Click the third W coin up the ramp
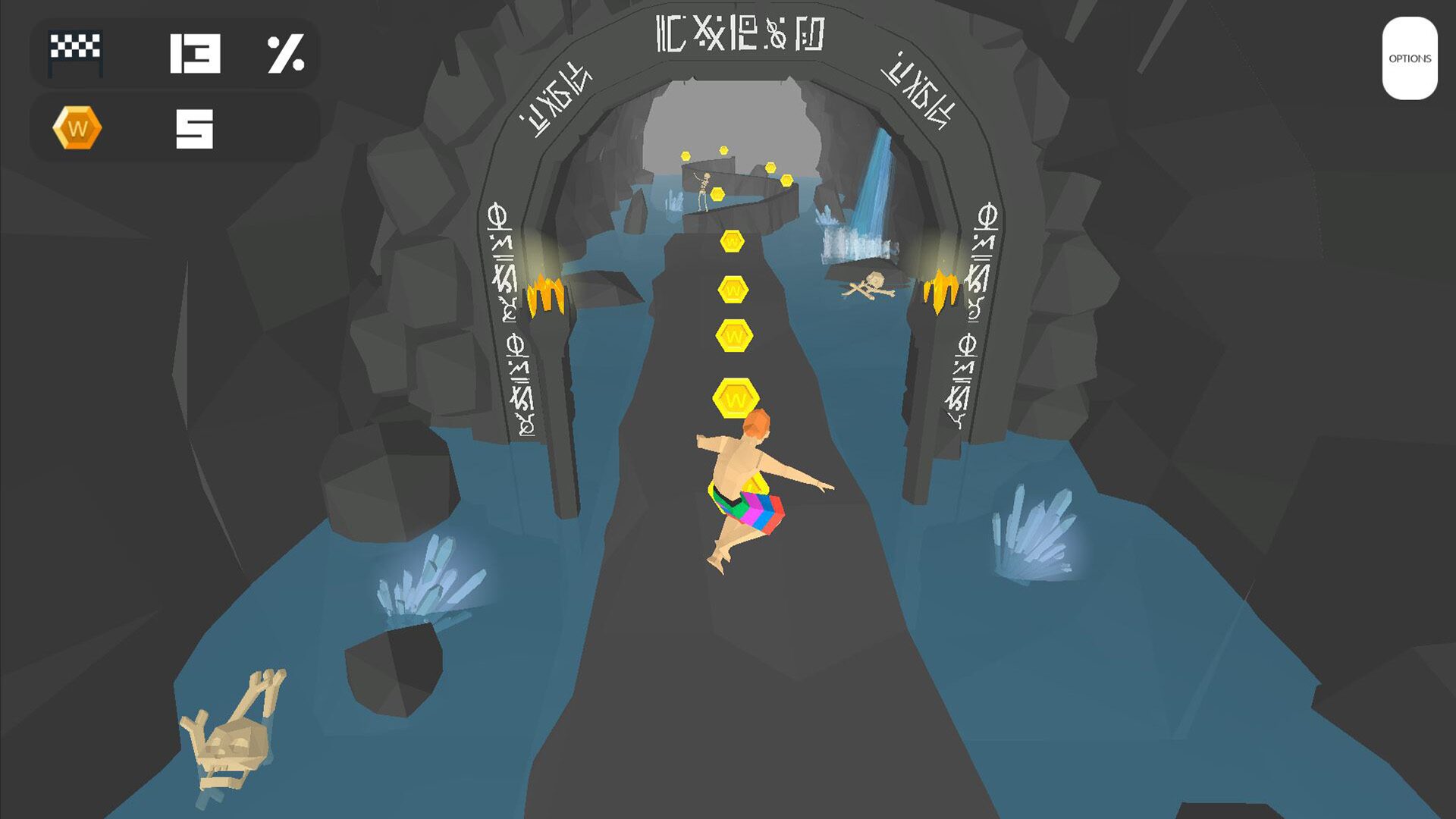1456x819 pixels. click(x=732, y=287)
